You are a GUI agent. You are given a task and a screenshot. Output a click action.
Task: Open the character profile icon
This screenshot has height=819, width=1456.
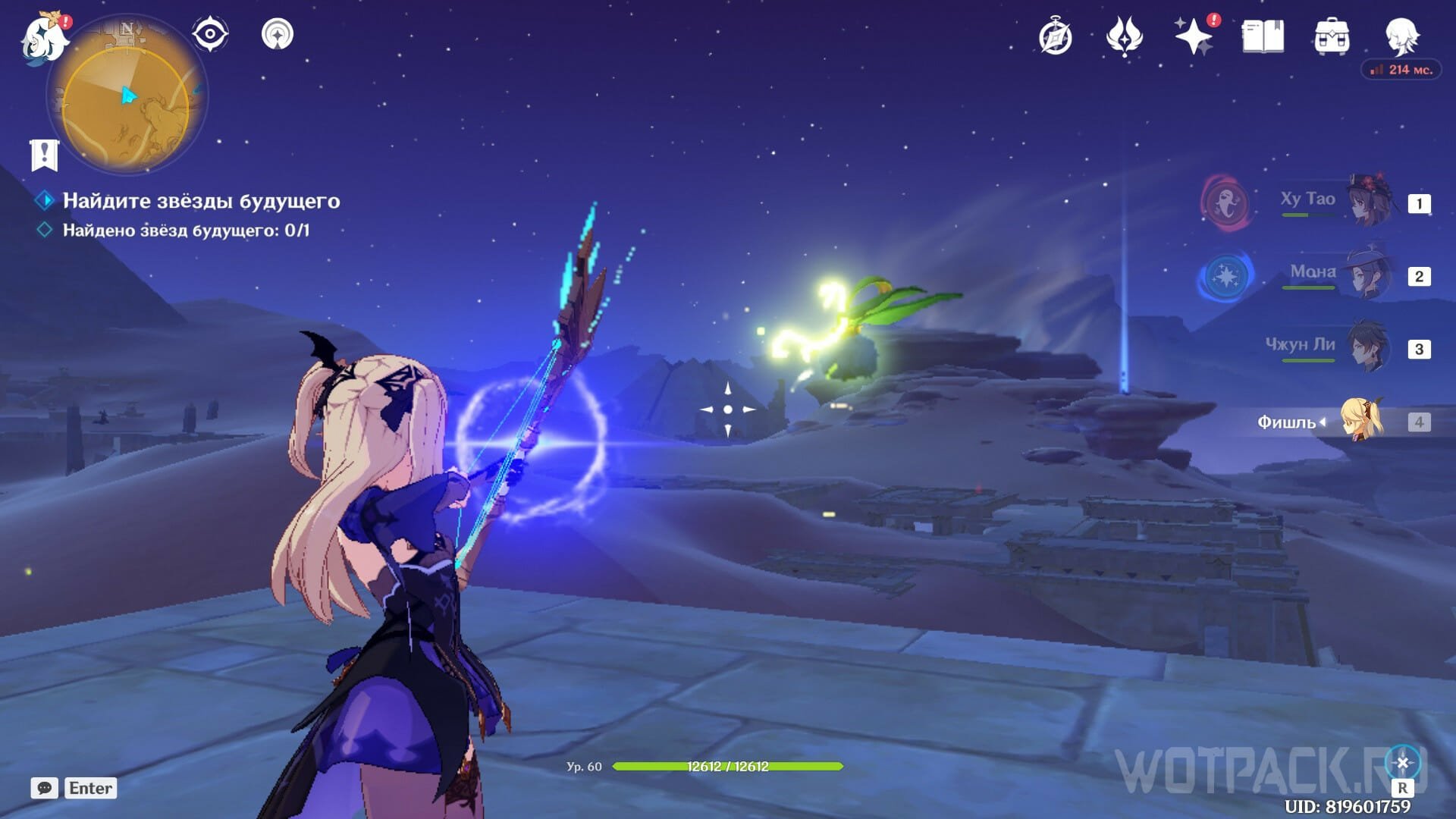[x=1401, y=35]
